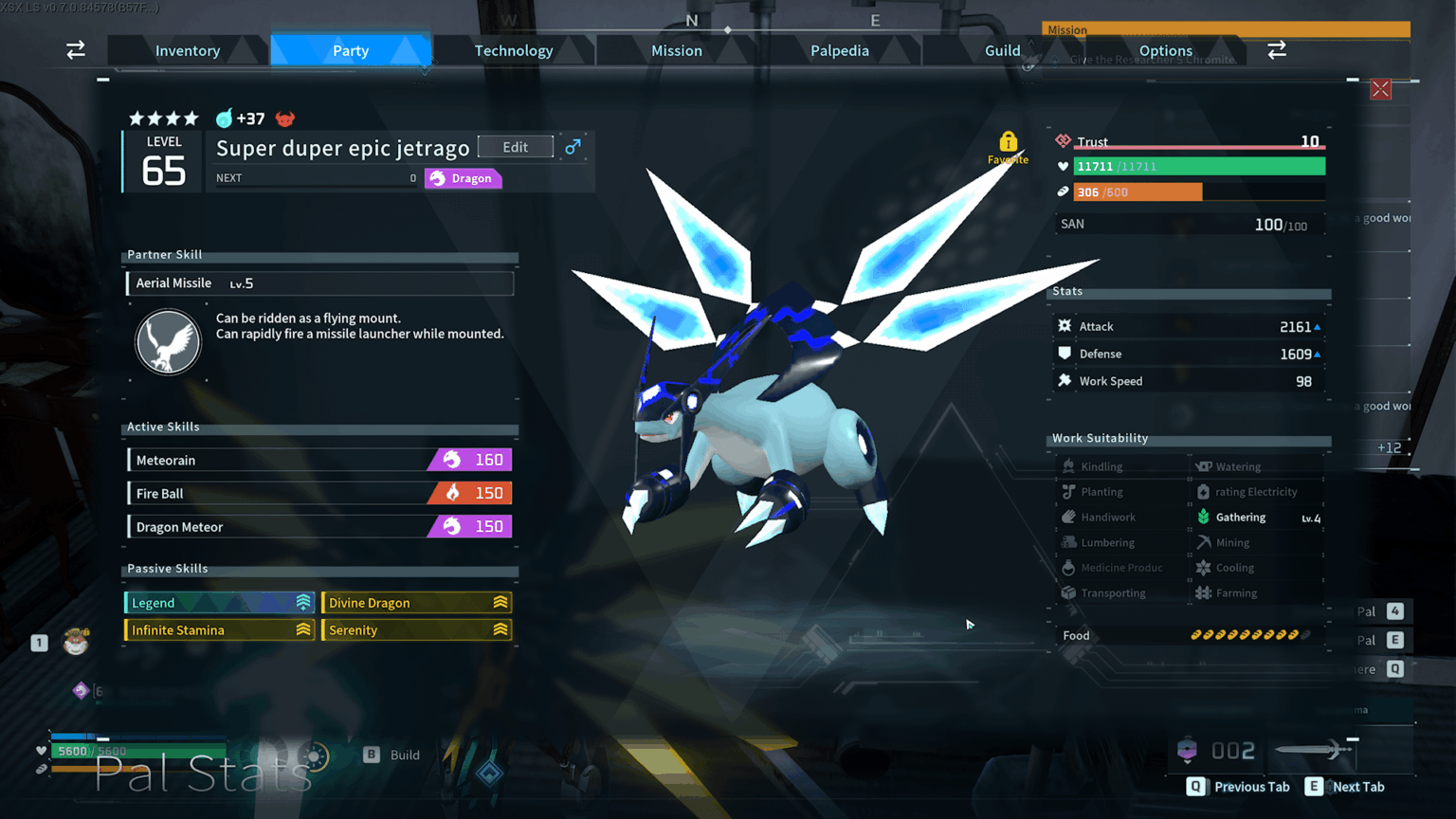Screen dimensions: 1456x819
Task: Switch to the Options tab
Action: pos(1166,50)
